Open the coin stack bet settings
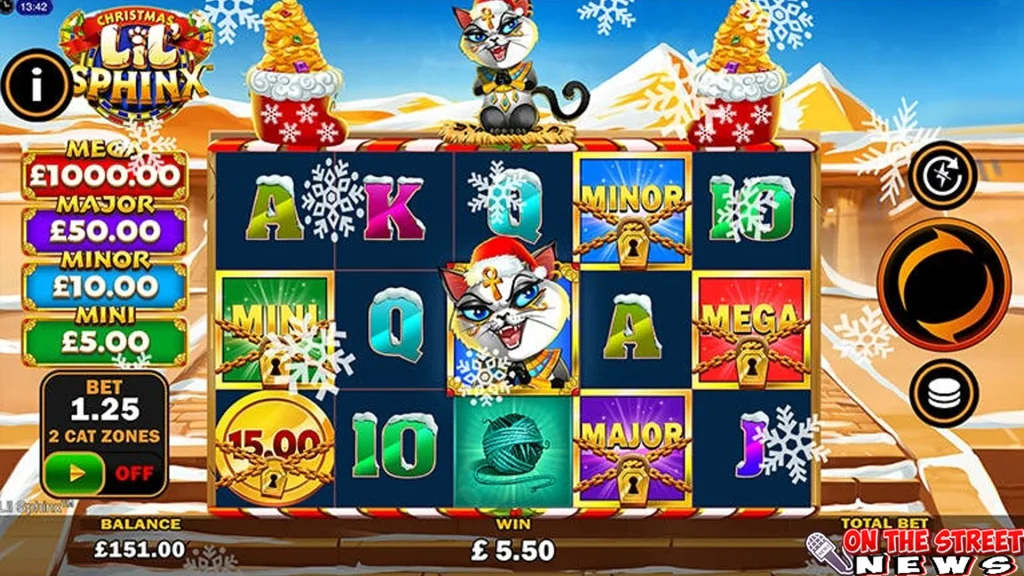The width and height of the screenshot is (1024, 576). (943, 393)
